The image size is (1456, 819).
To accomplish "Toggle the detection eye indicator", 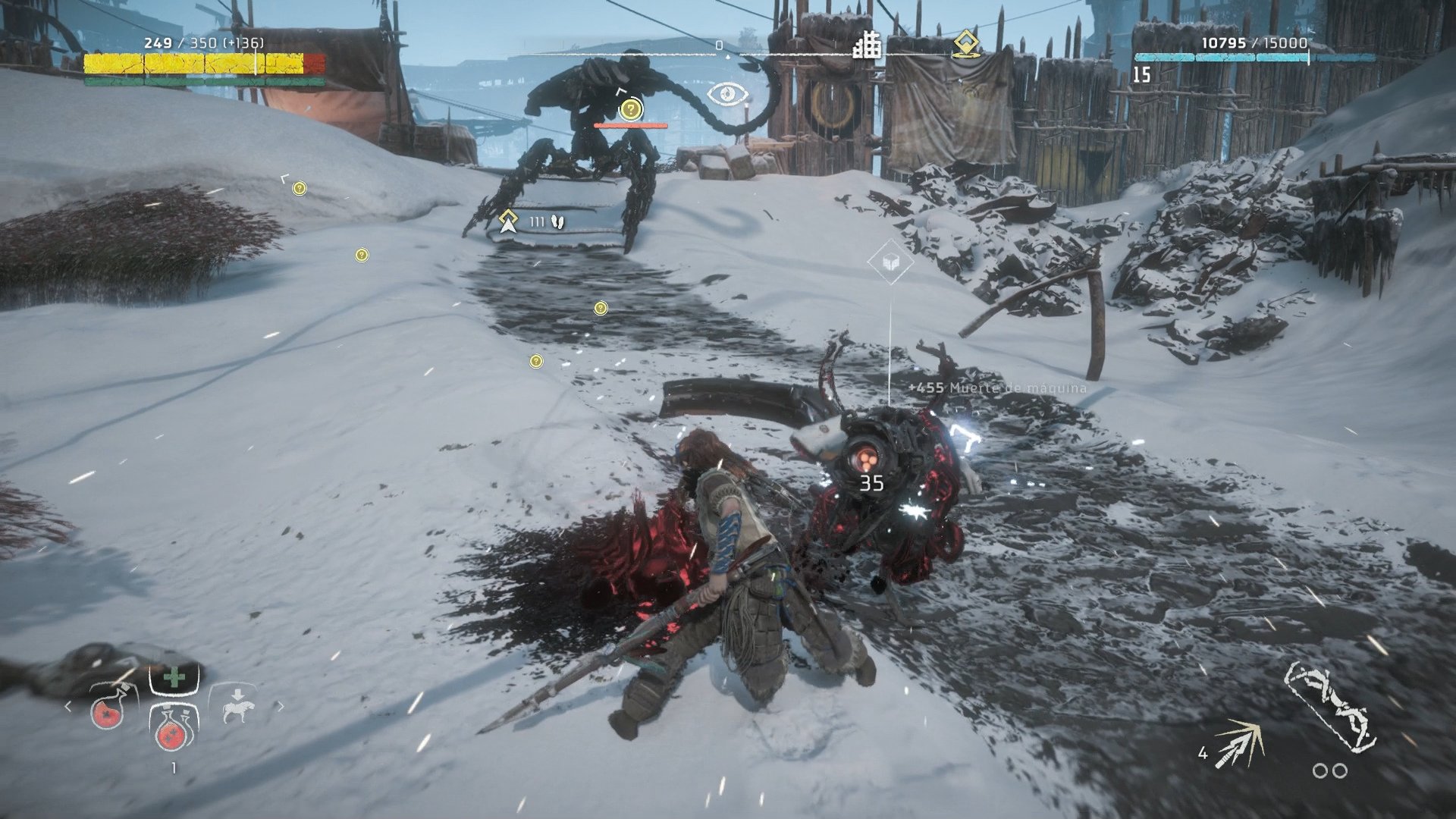I will pyautogui.click(x=729, y=93).
